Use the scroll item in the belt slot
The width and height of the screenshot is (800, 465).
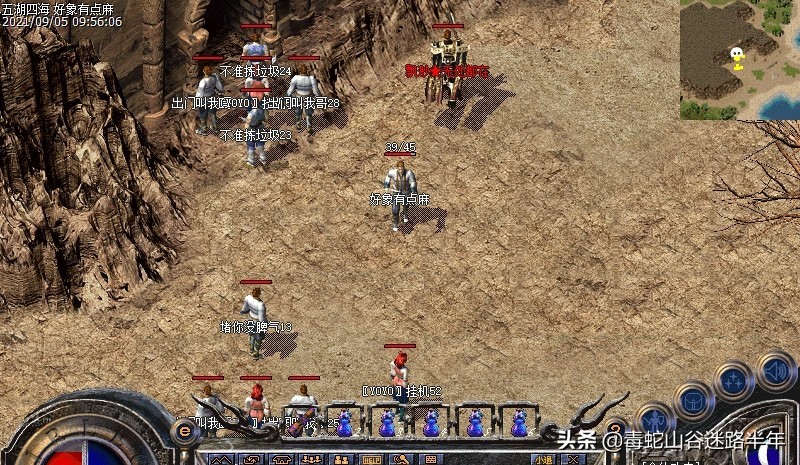click(x=300, y=422)
